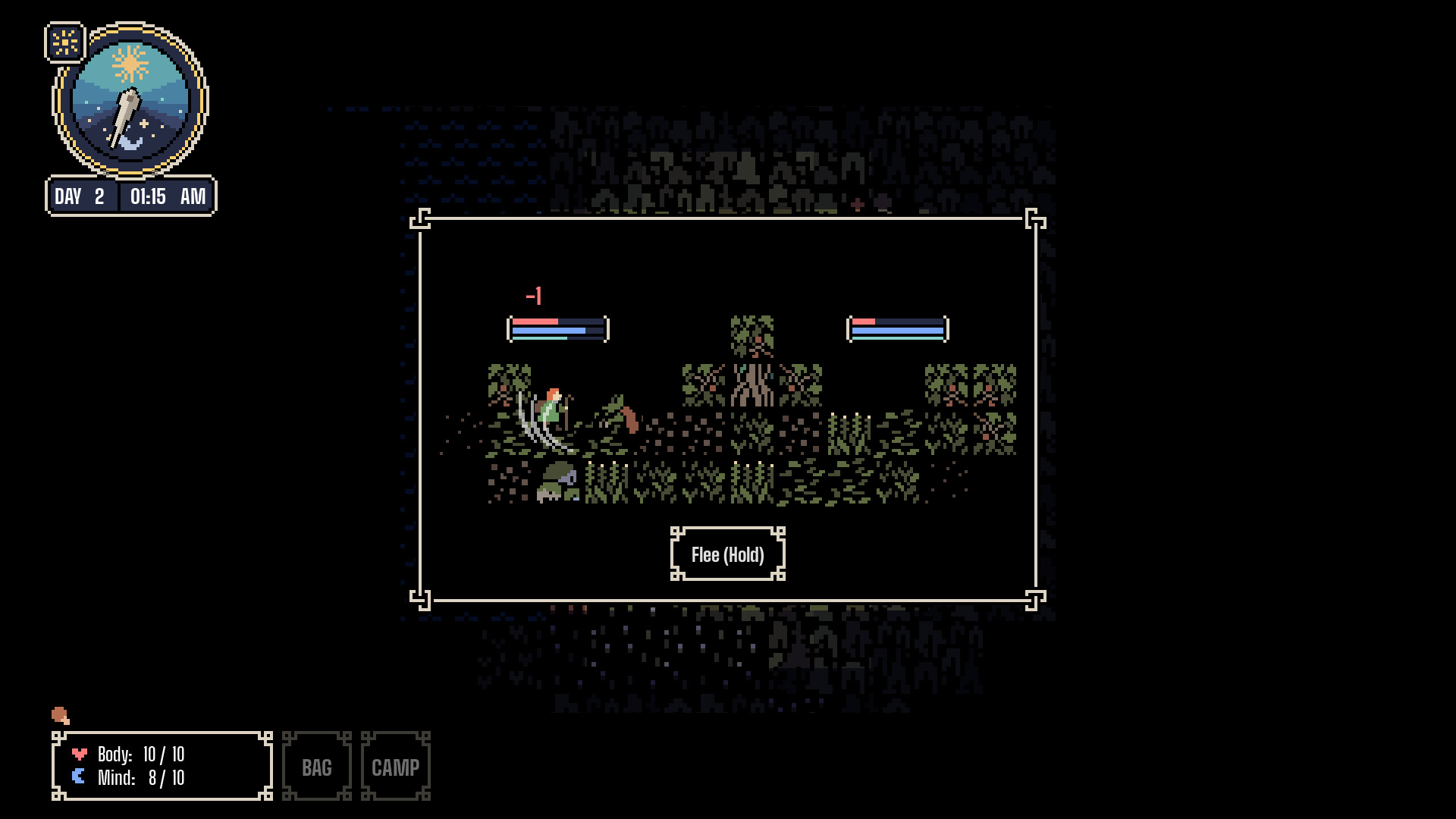Open the BAG menu
1456x819 pixels.
click(316, 767)
